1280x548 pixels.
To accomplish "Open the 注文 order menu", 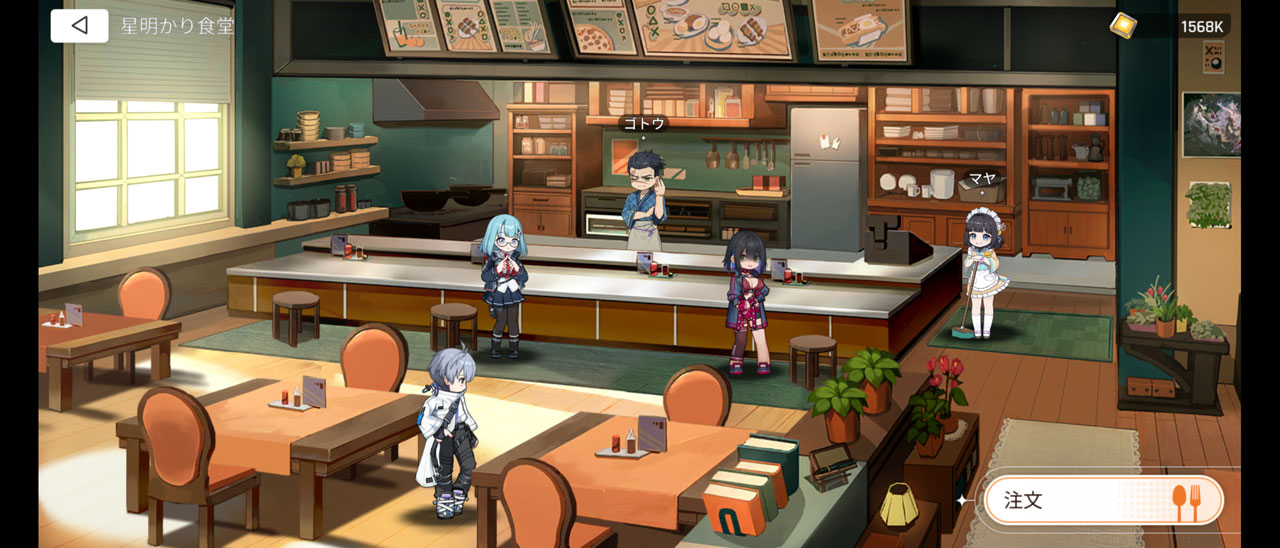I will (x=1103, y=500).
